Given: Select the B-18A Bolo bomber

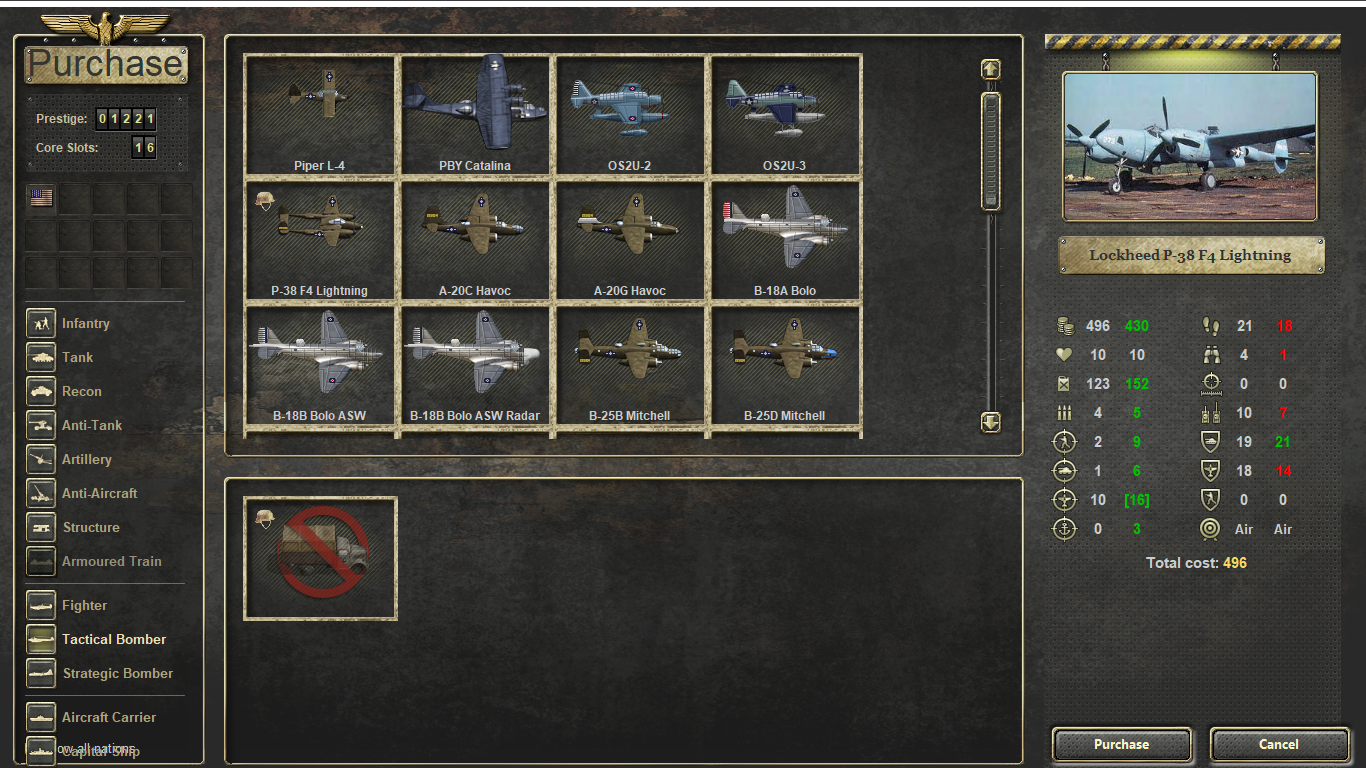Looking at the screenshot, I should (785, 240).
